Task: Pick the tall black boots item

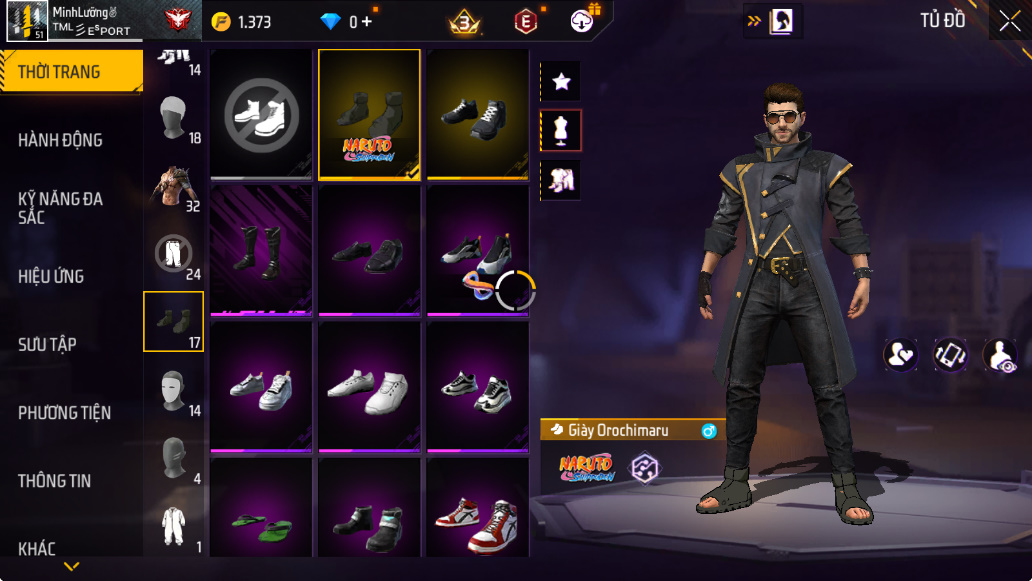Action: tap(260, 250)
